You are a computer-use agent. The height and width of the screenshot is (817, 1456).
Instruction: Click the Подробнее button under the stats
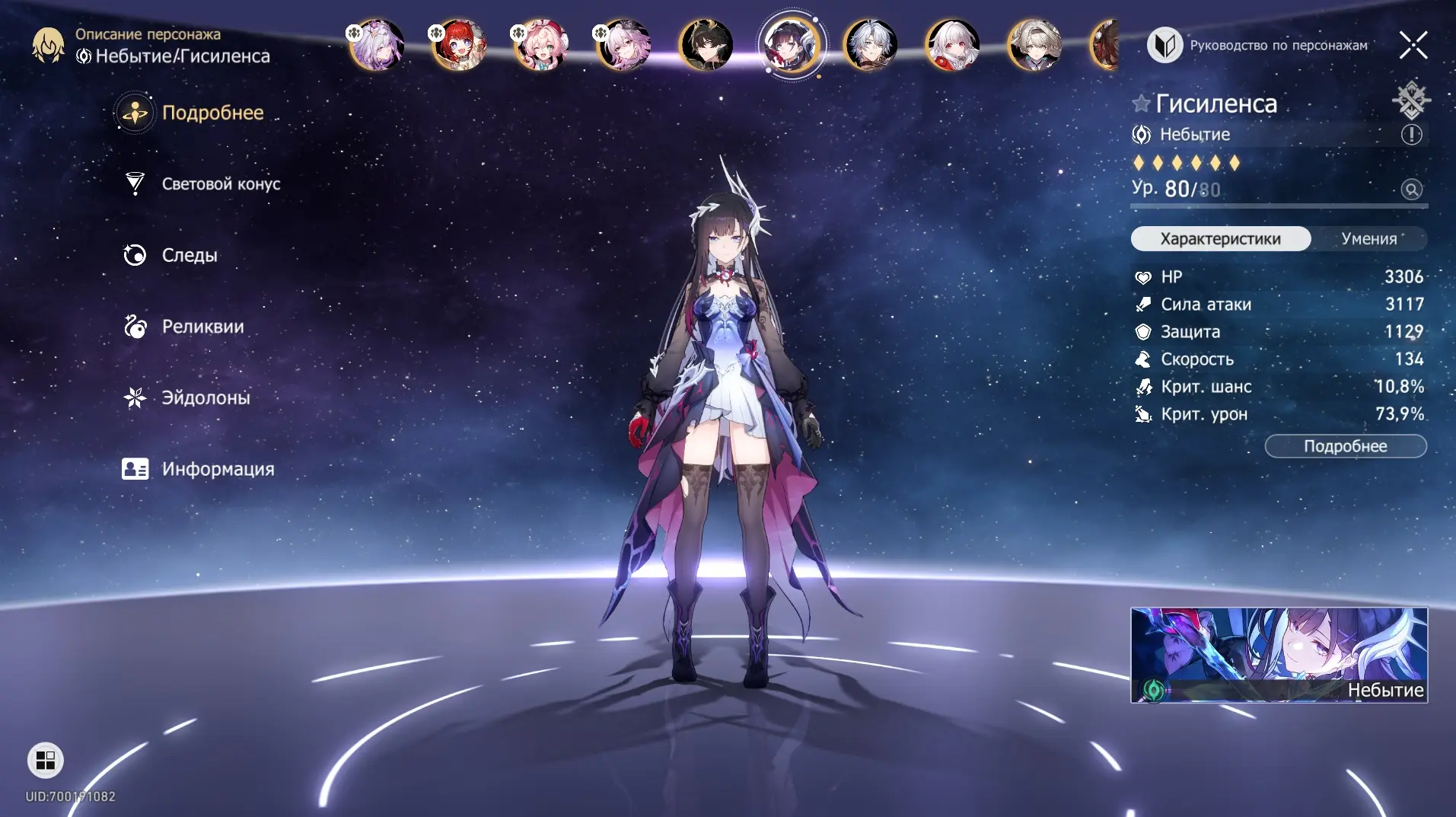1345,446
